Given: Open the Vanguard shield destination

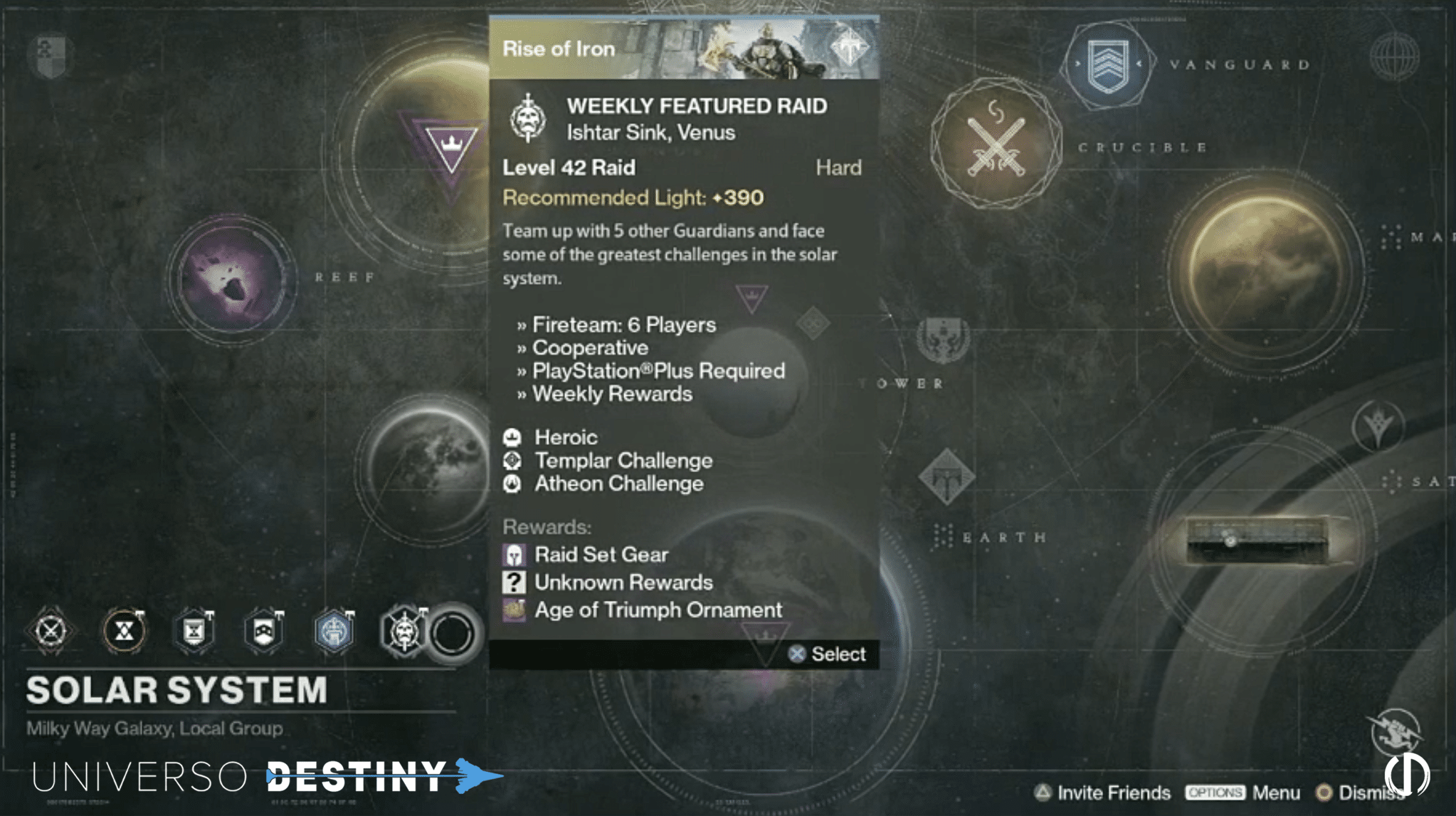Looking at the screenshot, I should (x=1107, y=66).
